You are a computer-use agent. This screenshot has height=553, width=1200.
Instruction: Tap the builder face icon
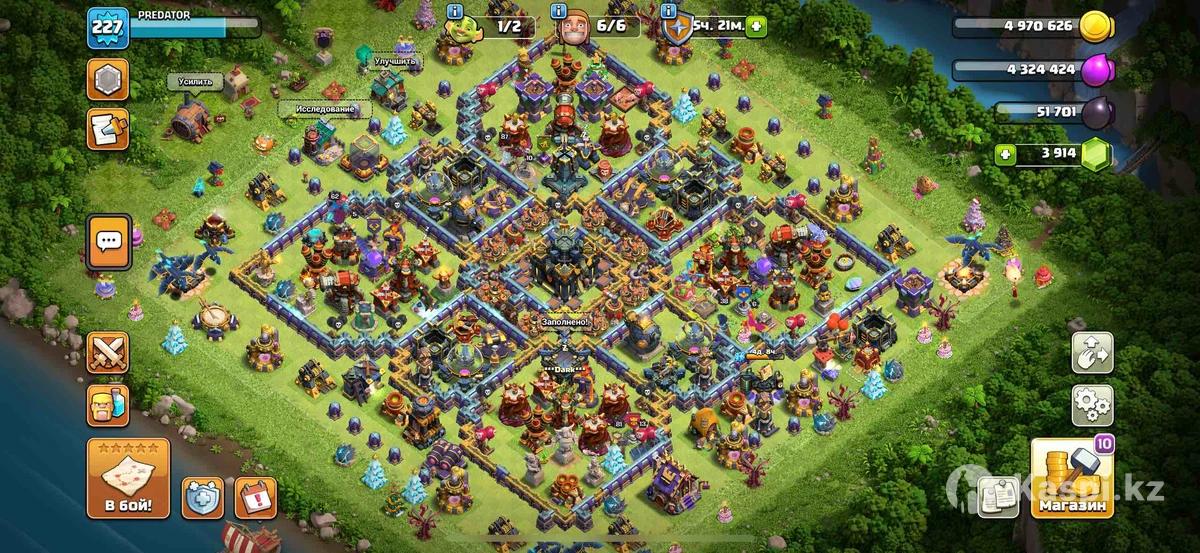point(572,30)
